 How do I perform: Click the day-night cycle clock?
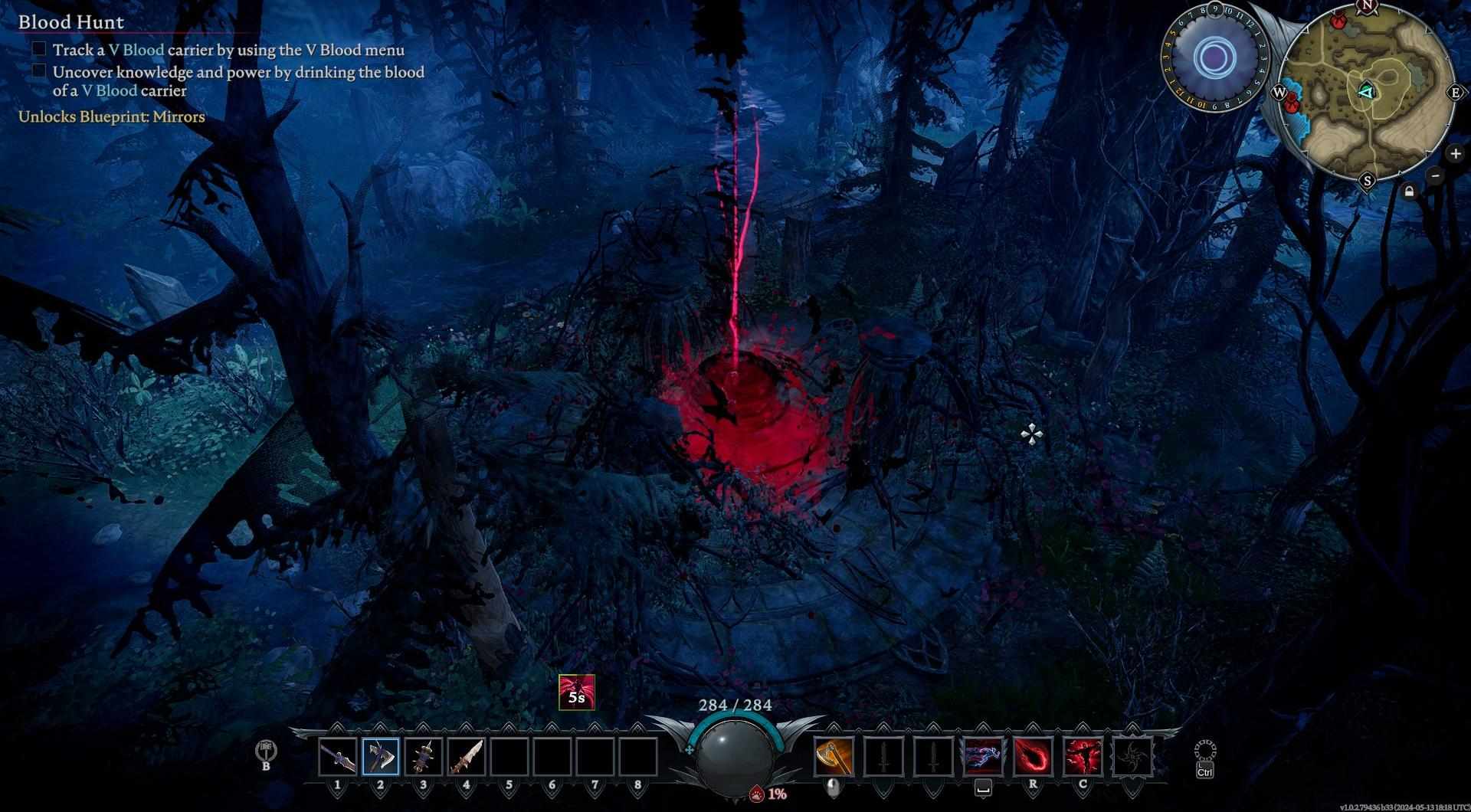[x=1214, y=57]
